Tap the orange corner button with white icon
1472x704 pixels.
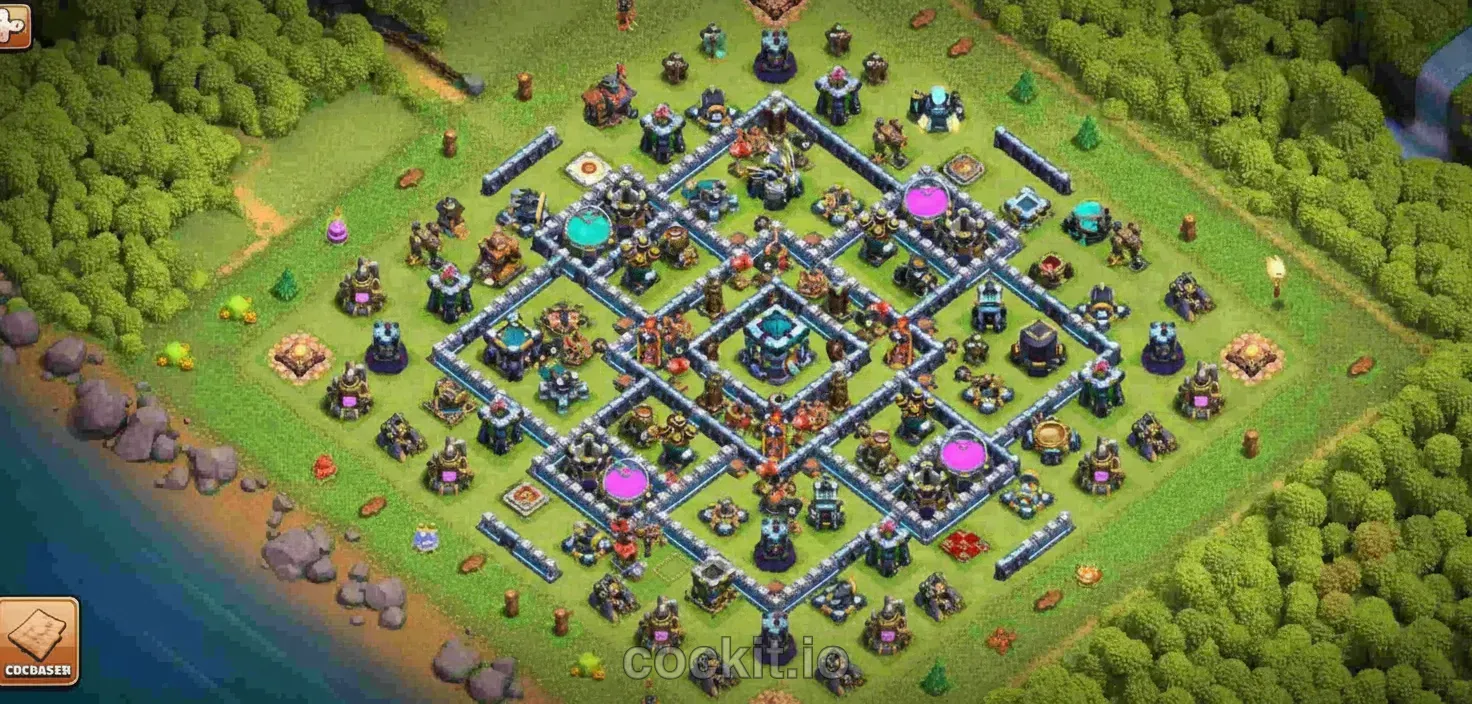click(14, 24)
